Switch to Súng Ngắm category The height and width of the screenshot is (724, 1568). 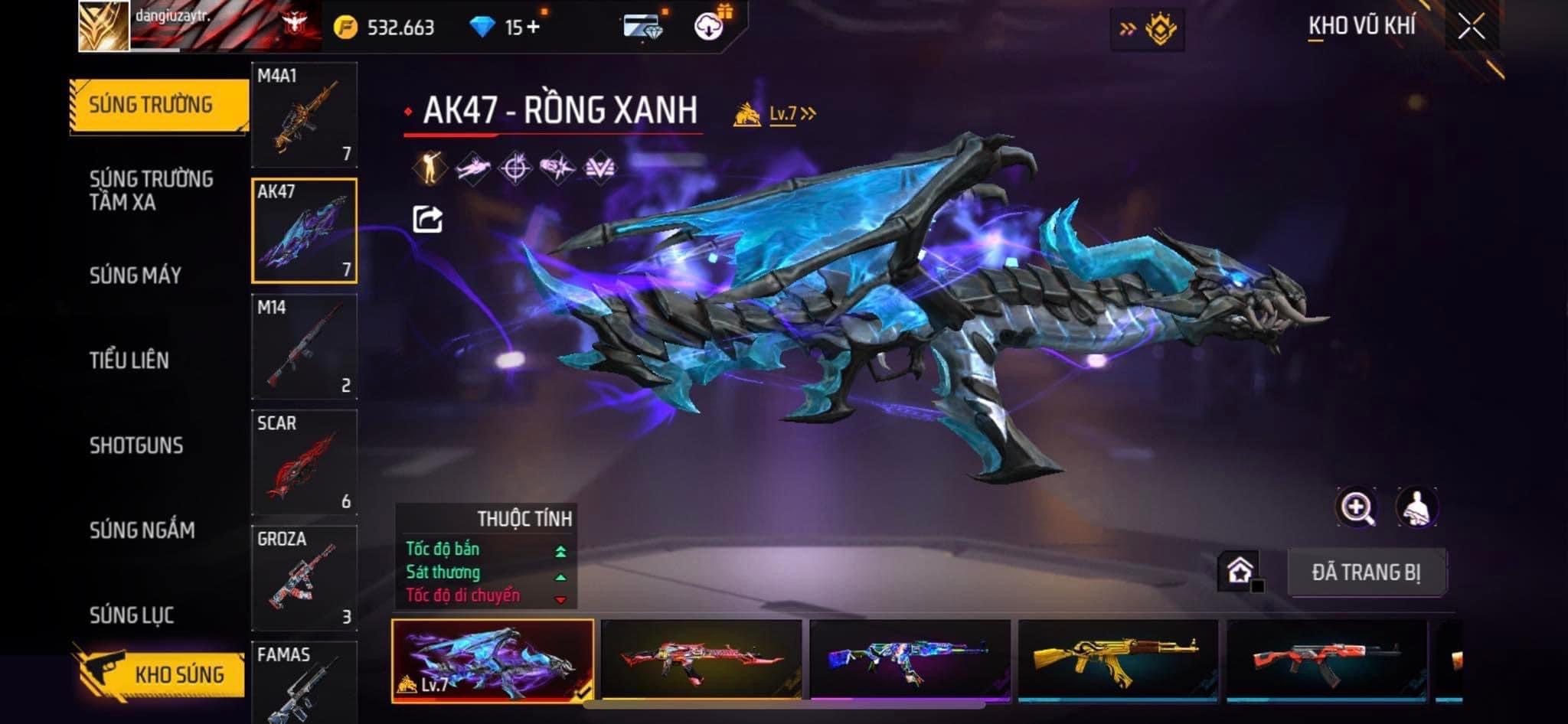tap(142, 530)
